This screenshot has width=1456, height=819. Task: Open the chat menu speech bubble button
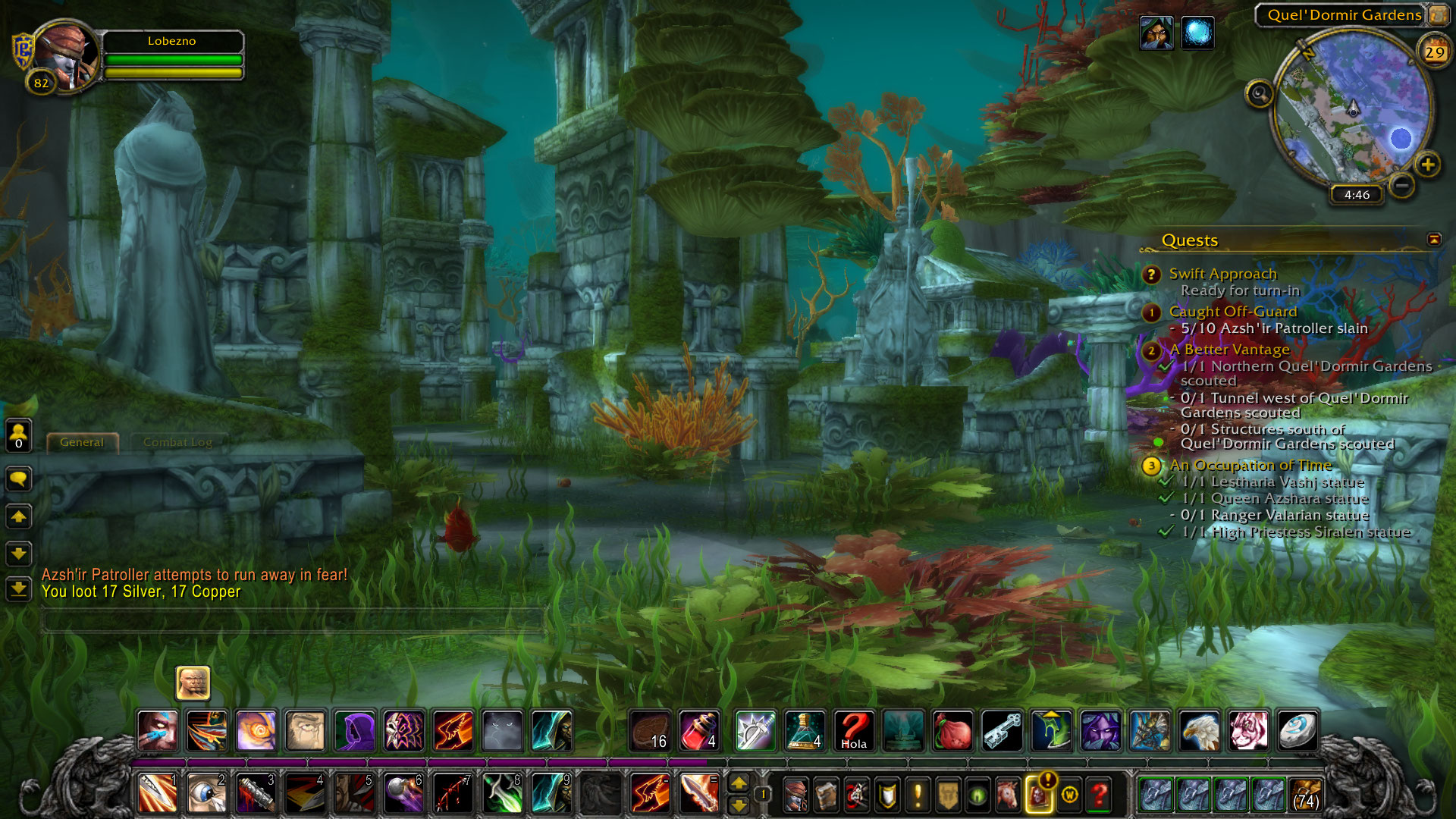click(19, 479)
